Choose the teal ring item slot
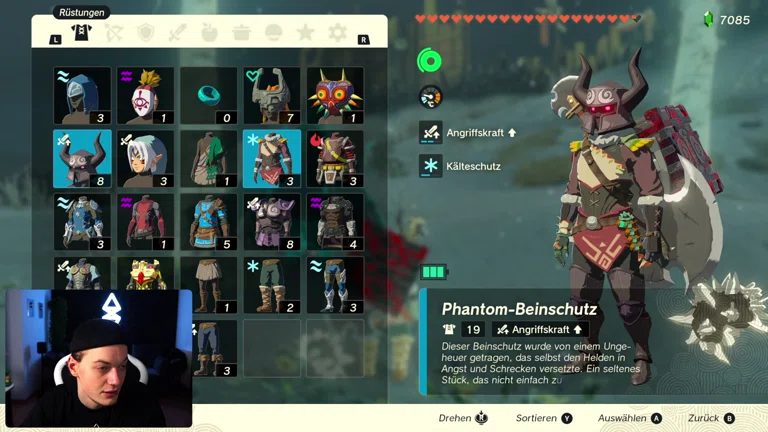The height and width of the screenshot is (432, 768). (208, 96)
